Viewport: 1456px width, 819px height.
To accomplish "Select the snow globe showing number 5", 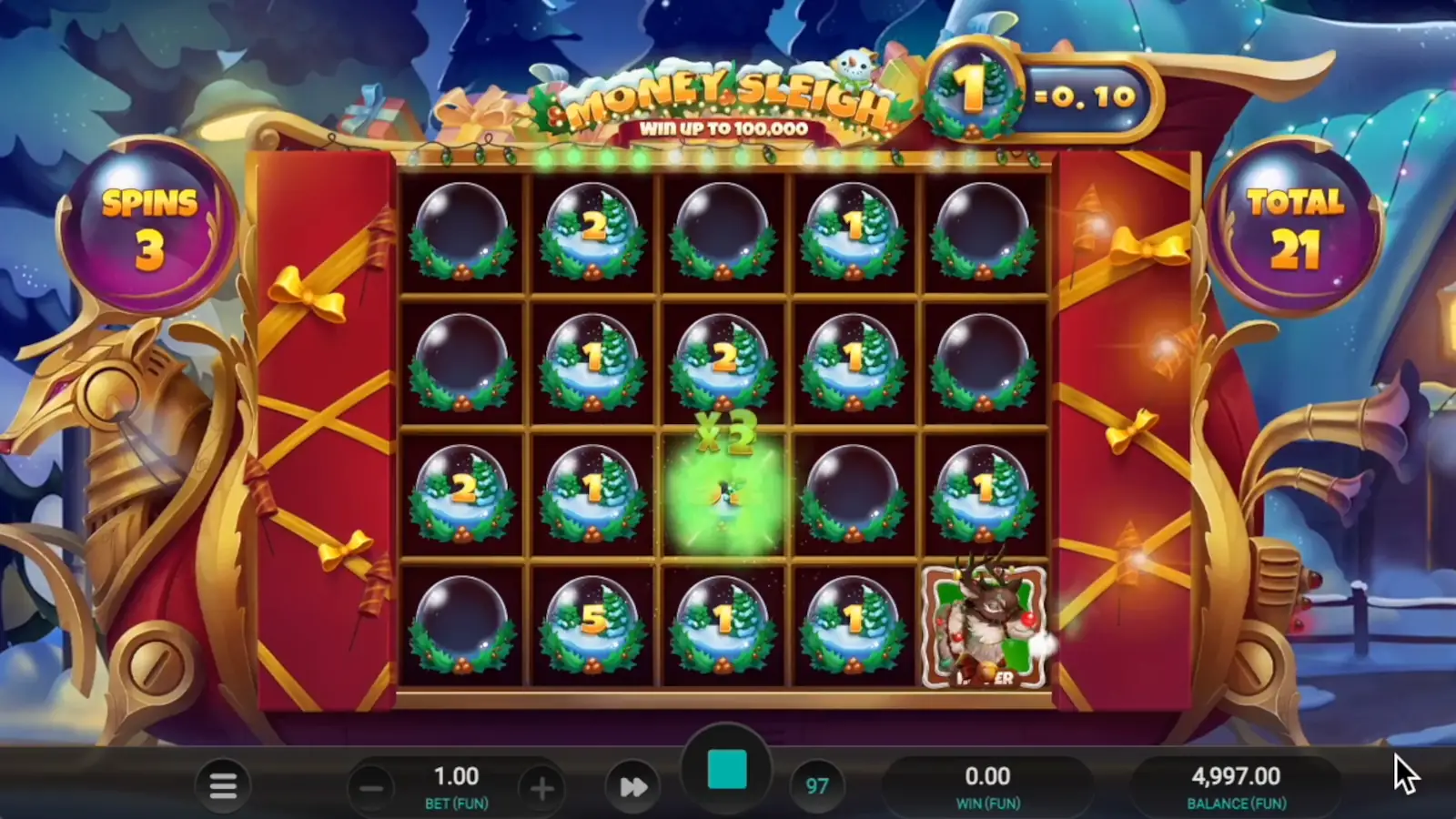I will click(x=592, y=623).
